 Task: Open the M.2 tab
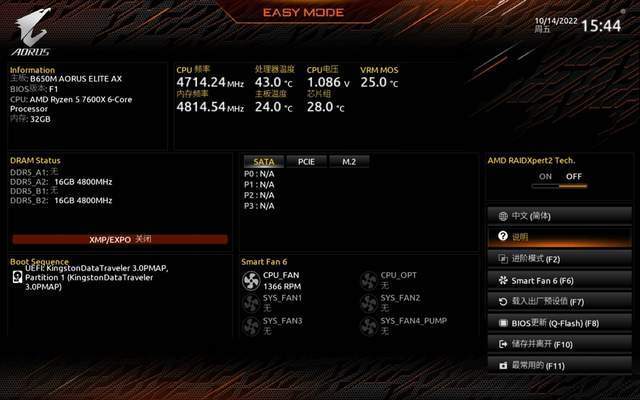pos(349,161)
